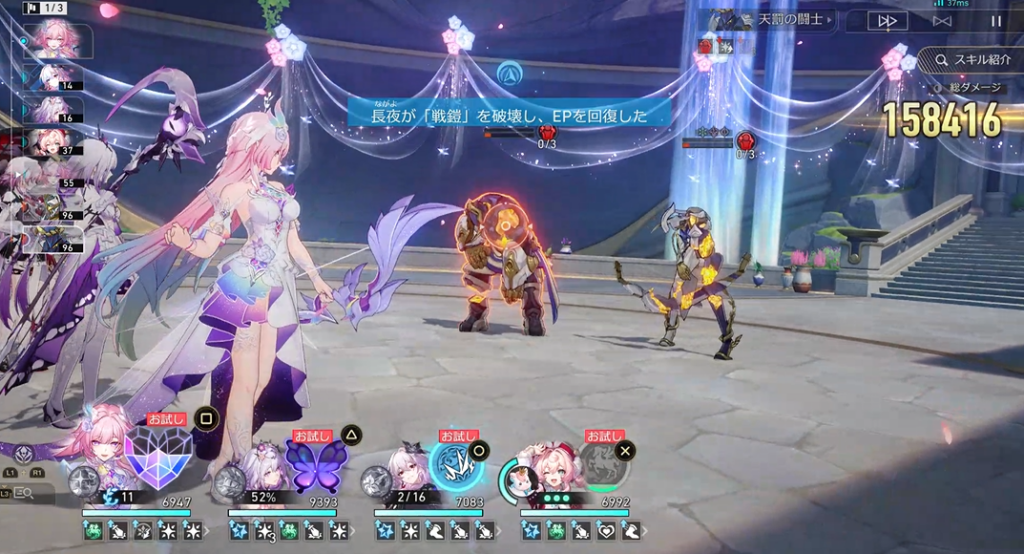Viewport: 1024px width, 554px height.
Task: Click the top portrait in the turn order
Action: (55, 41)
